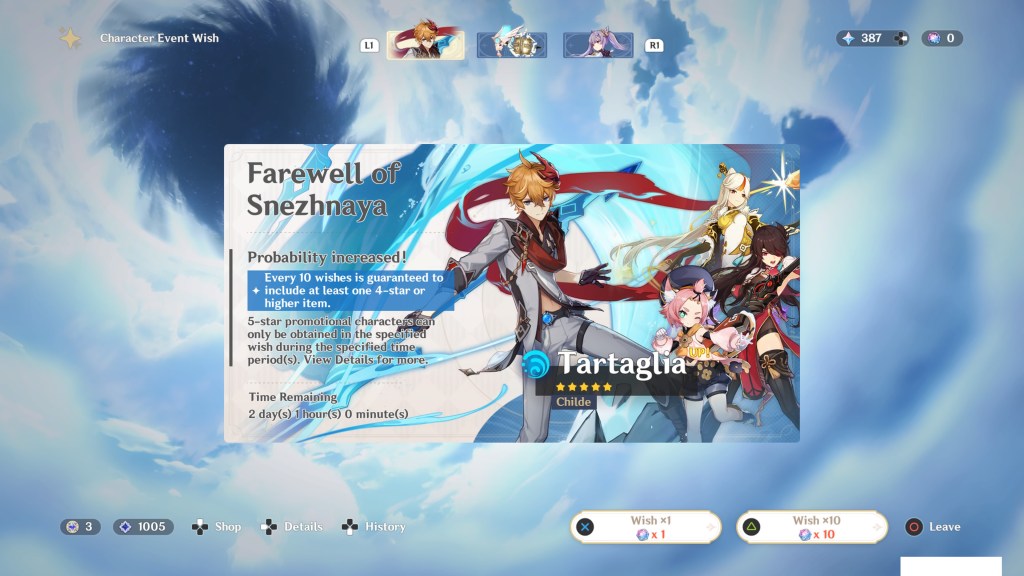Add more Primogems via the 387 counter
Image resolution: width=1024 pixels, height=576 pixels.
click(x=901, y=38)
